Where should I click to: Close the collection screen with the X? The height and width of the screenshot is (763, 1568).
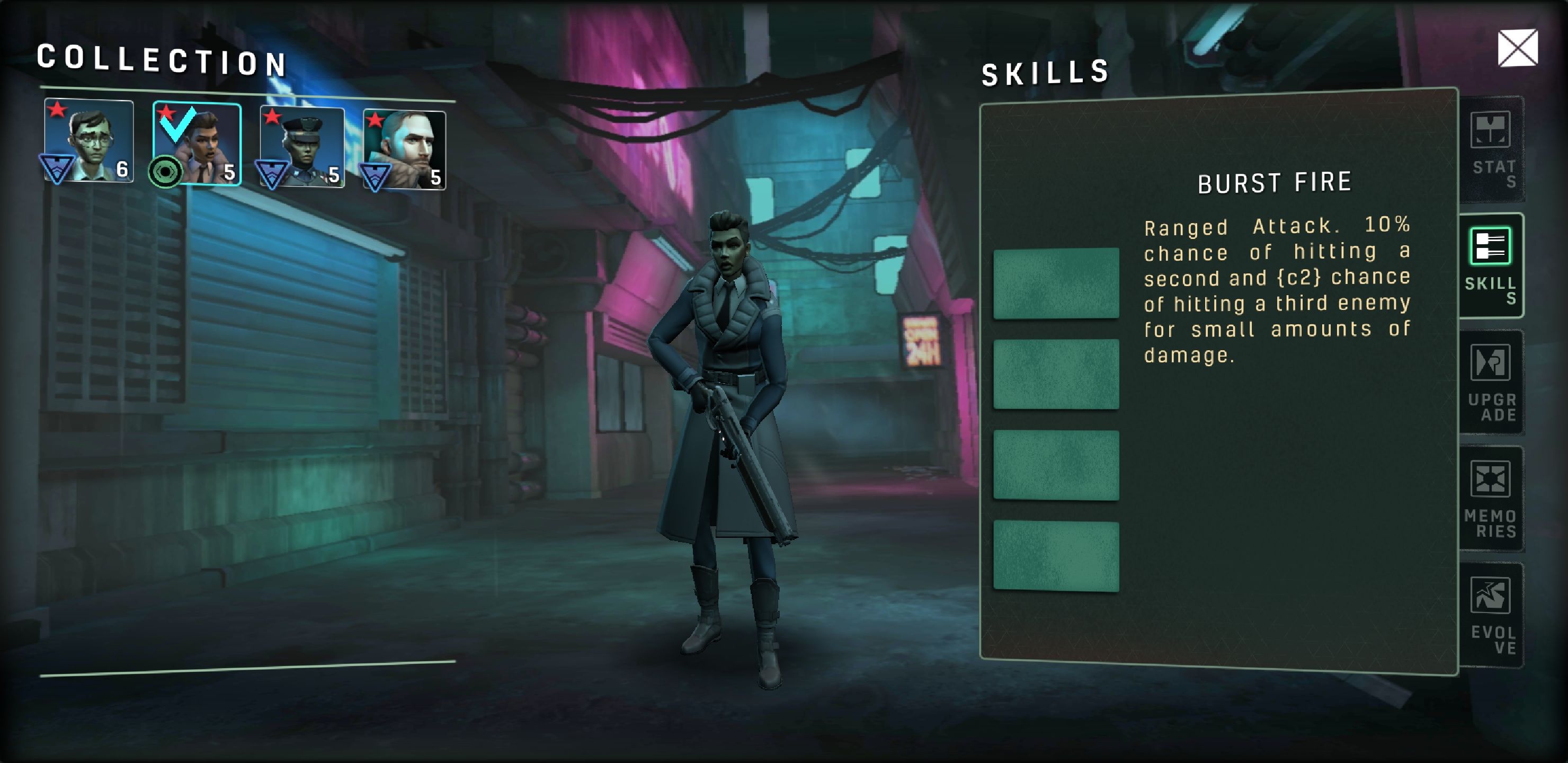click(1517, 48)
